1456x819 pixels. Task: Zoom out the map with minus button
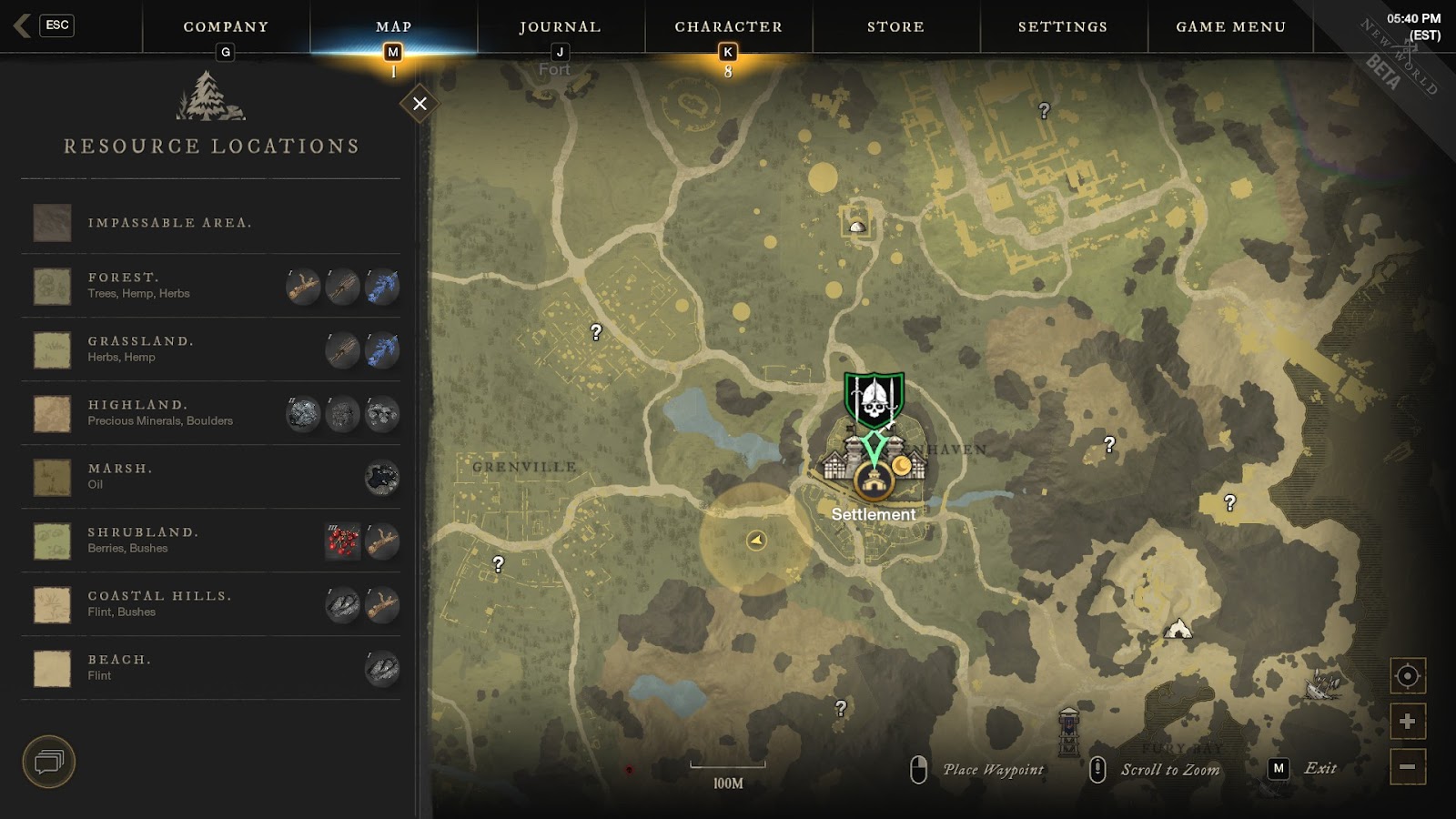(1407, 766)
